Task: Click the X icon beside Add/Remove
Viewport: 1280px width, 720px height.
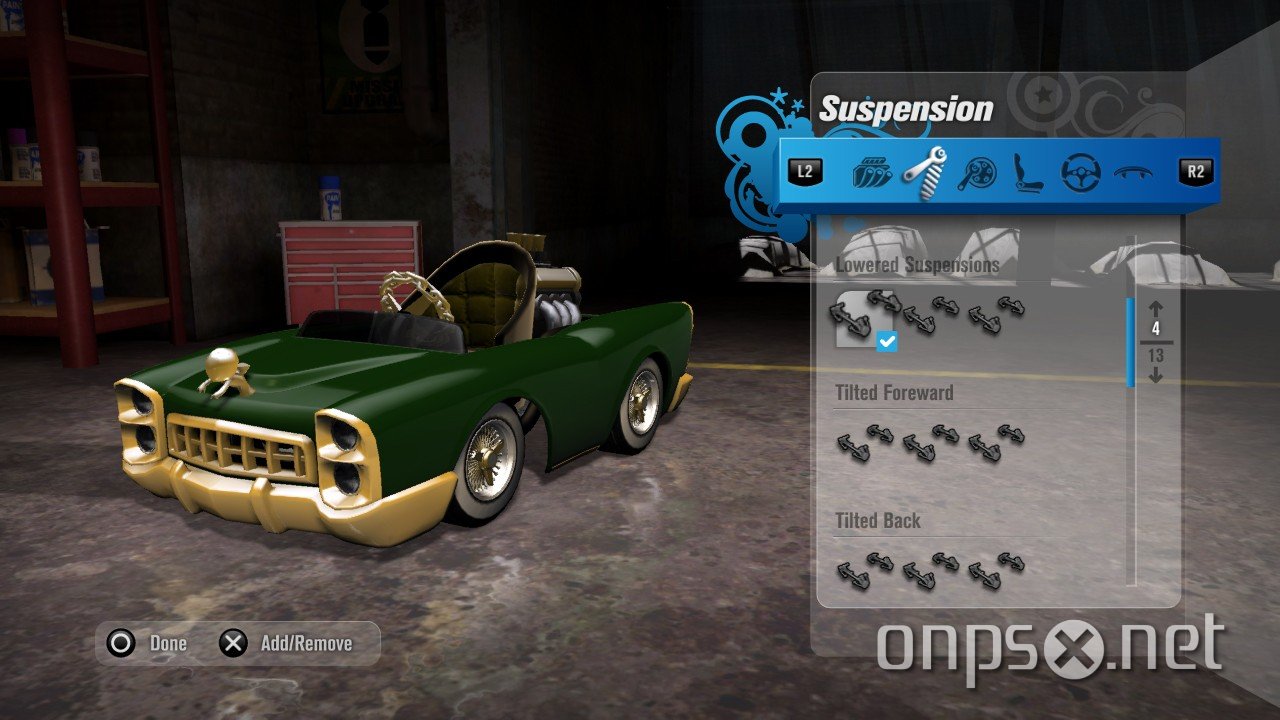Action: [231, 643]
